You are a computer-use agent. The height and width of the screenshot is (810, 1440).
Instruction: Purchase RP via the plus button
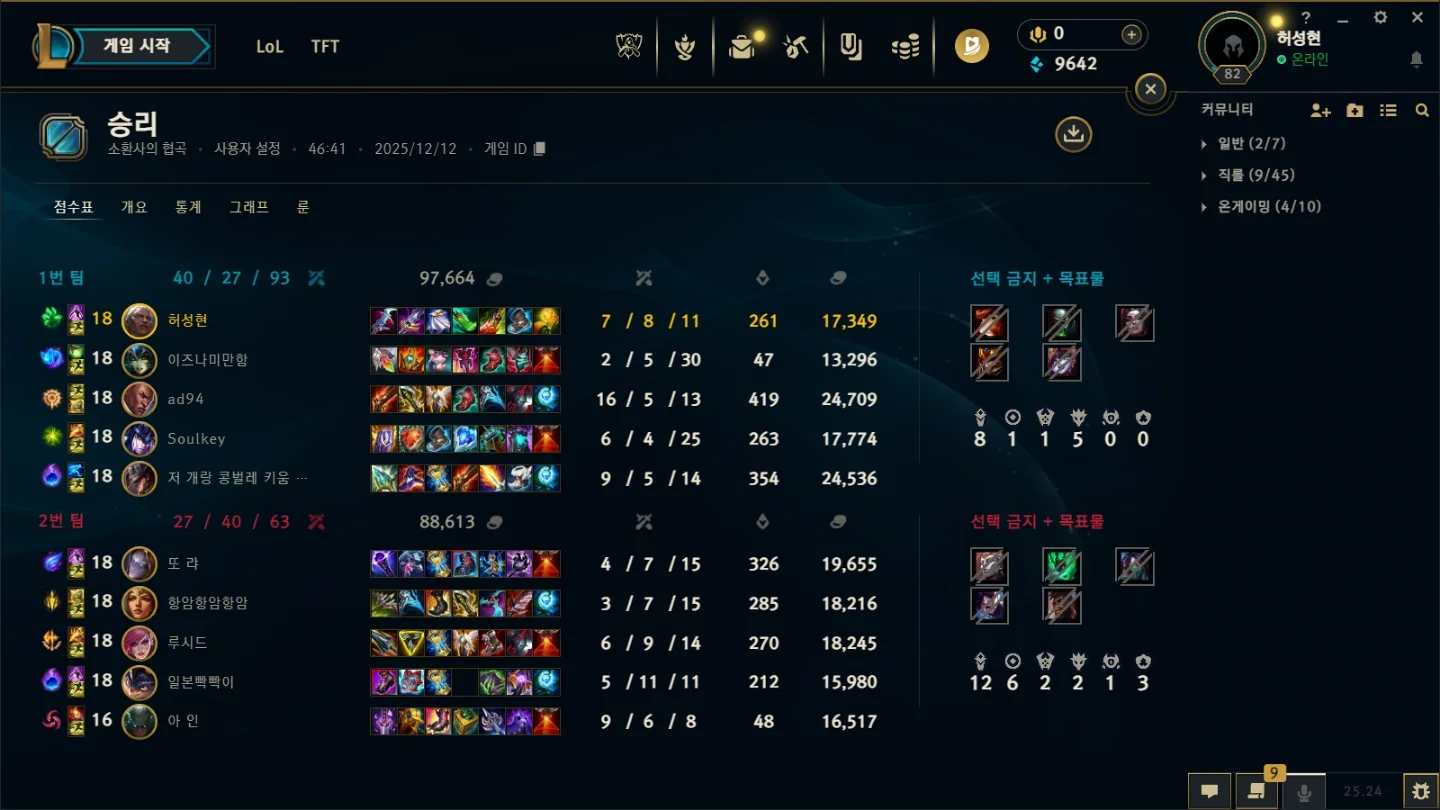[1130, 34]
